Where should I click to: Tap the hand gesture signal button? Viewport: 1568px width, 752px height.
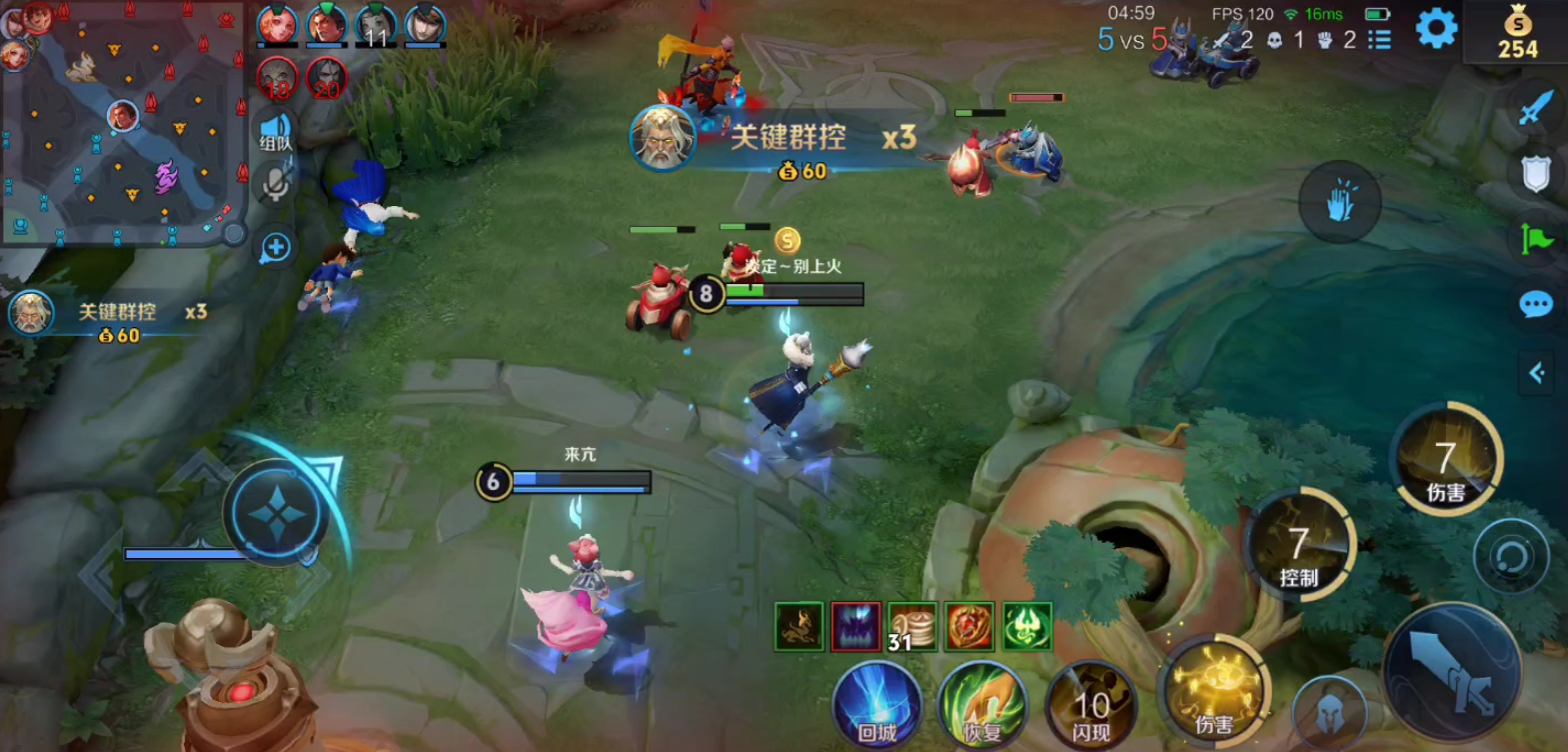(1340, 203)
